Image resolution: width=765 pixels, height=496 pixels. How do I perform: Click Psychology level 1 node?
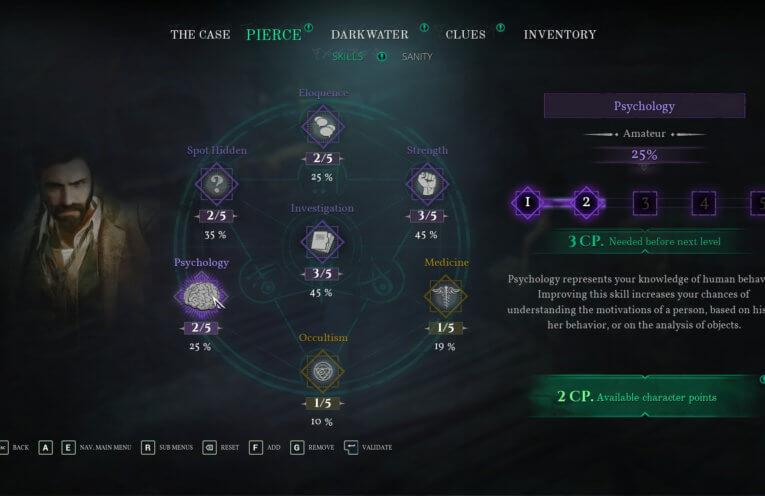click(x=527, y=203)
